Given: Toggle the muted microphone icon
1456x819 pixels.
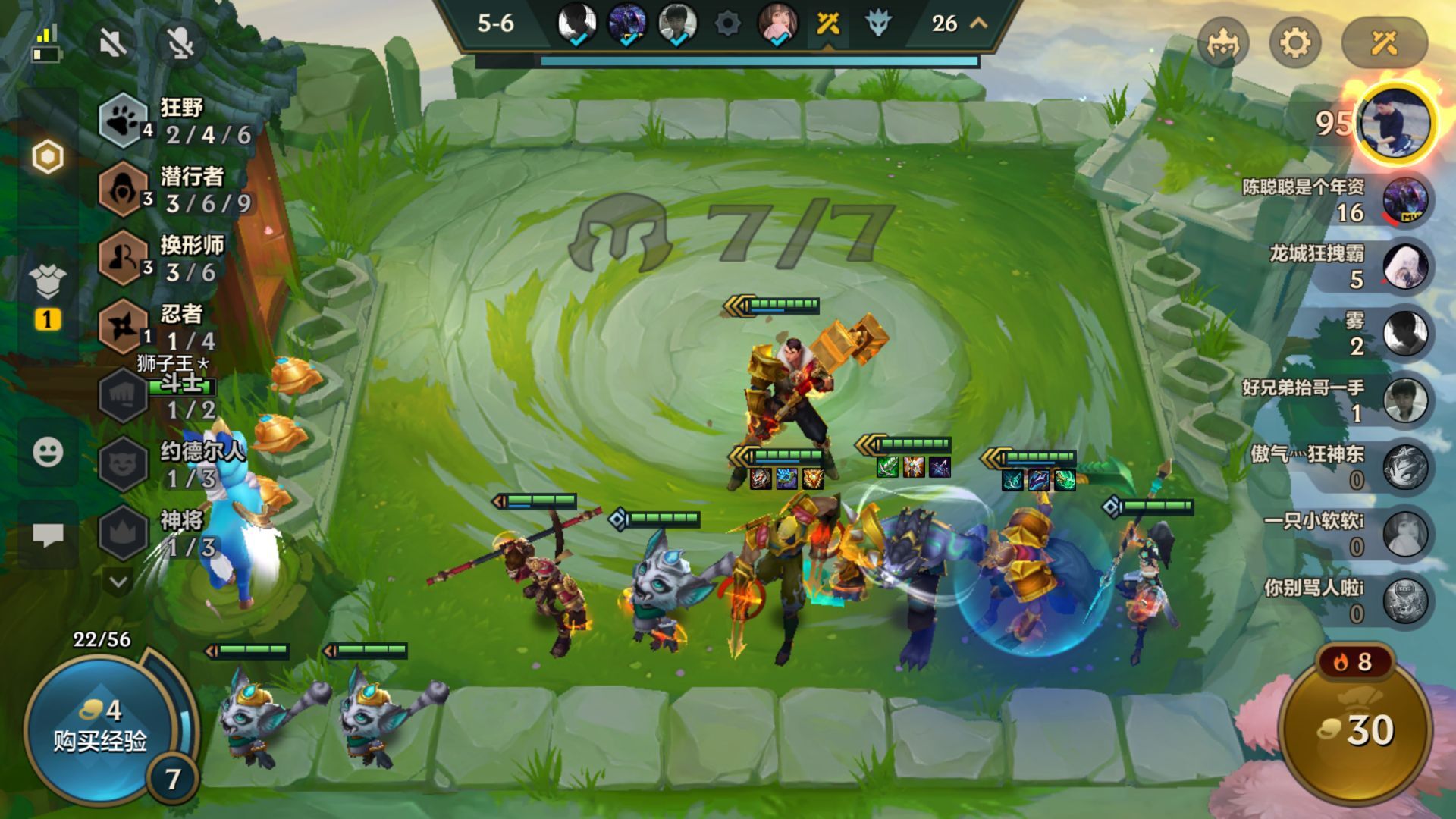Looking at the screenshot, I should point(180,43).
